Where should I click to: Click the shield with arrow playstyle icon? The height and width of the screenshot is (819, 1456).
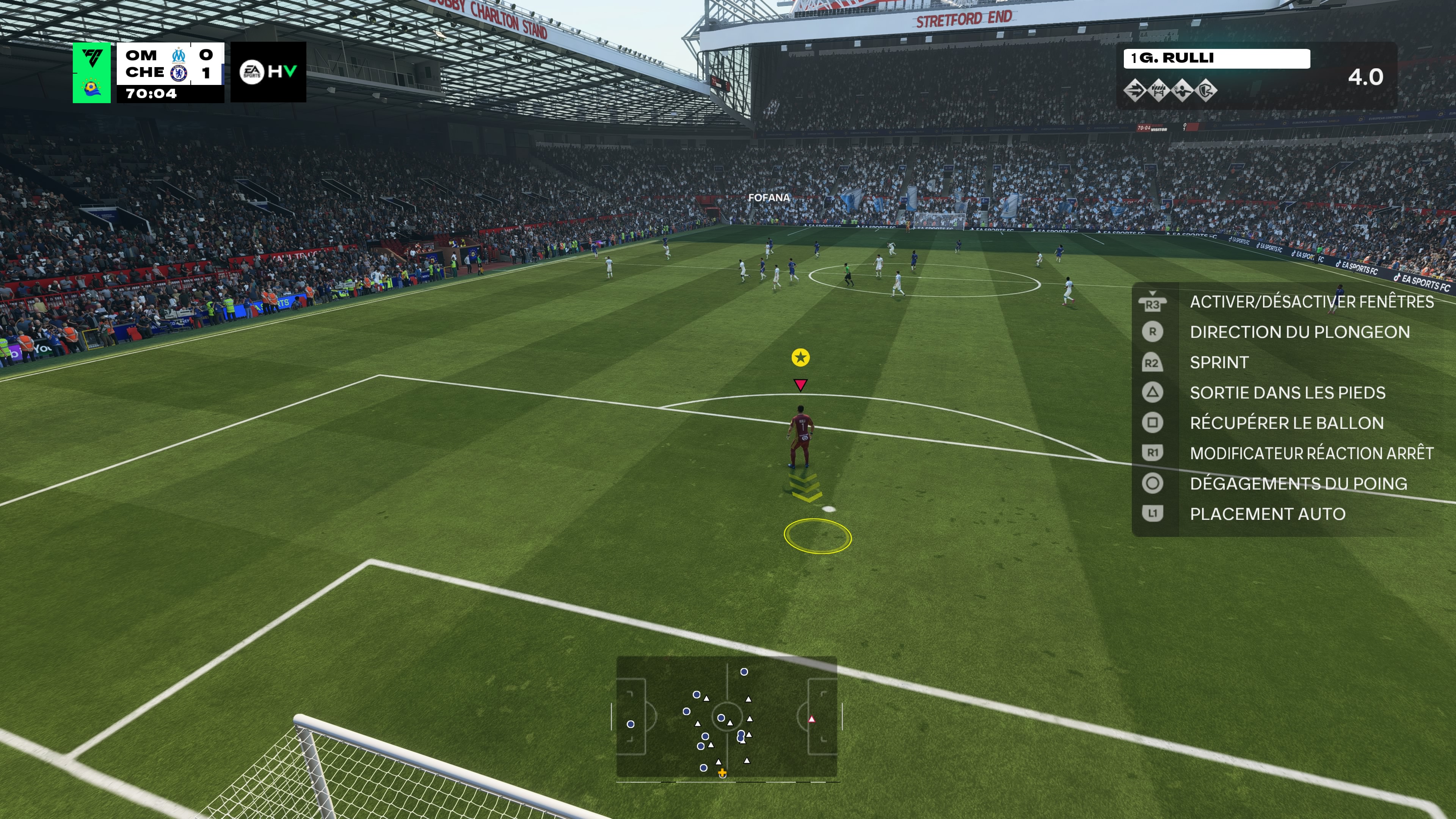pyautogui.click(x=1207, y=91)
